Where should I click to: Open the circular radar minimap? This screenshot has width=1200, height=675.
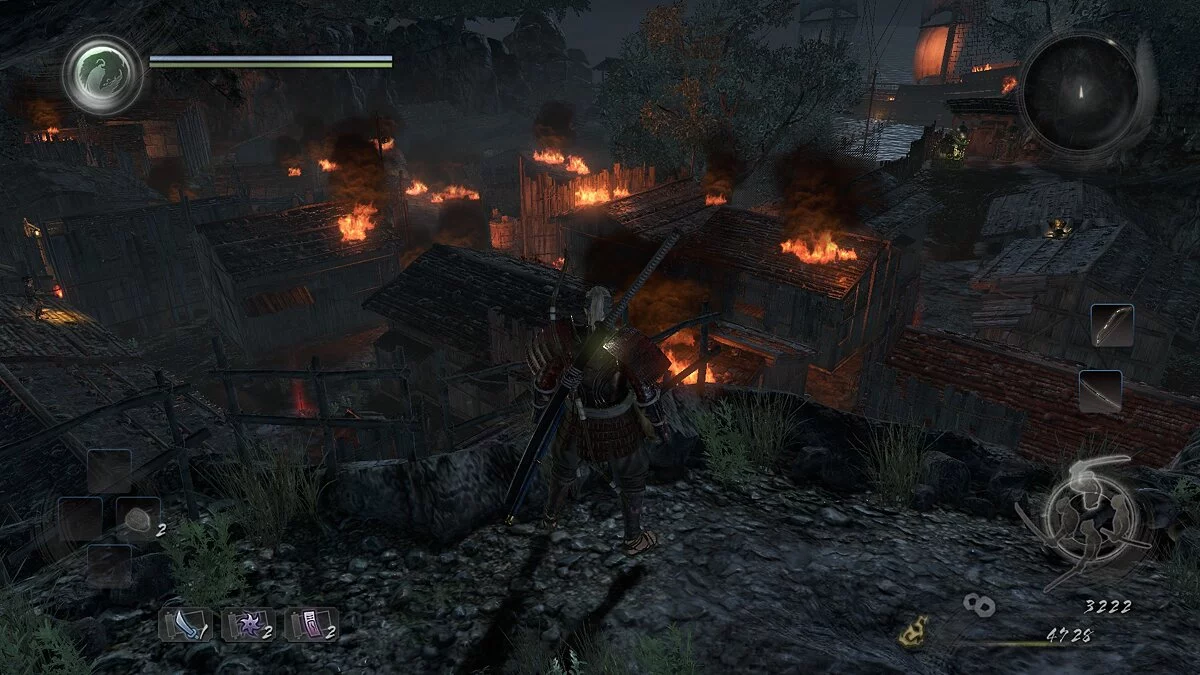pyautogui.click(x=1081, y=93)
